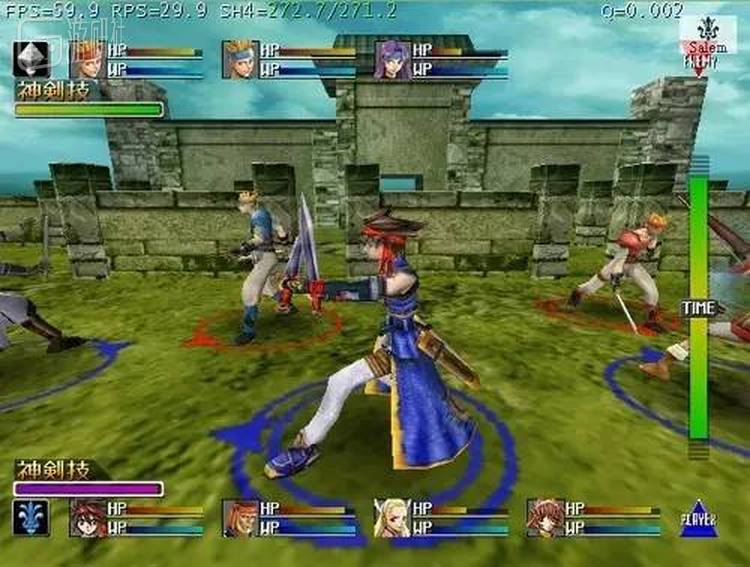Select the orange-haired enemy portrait with headband
750x567 pixels.
[88, 59]
